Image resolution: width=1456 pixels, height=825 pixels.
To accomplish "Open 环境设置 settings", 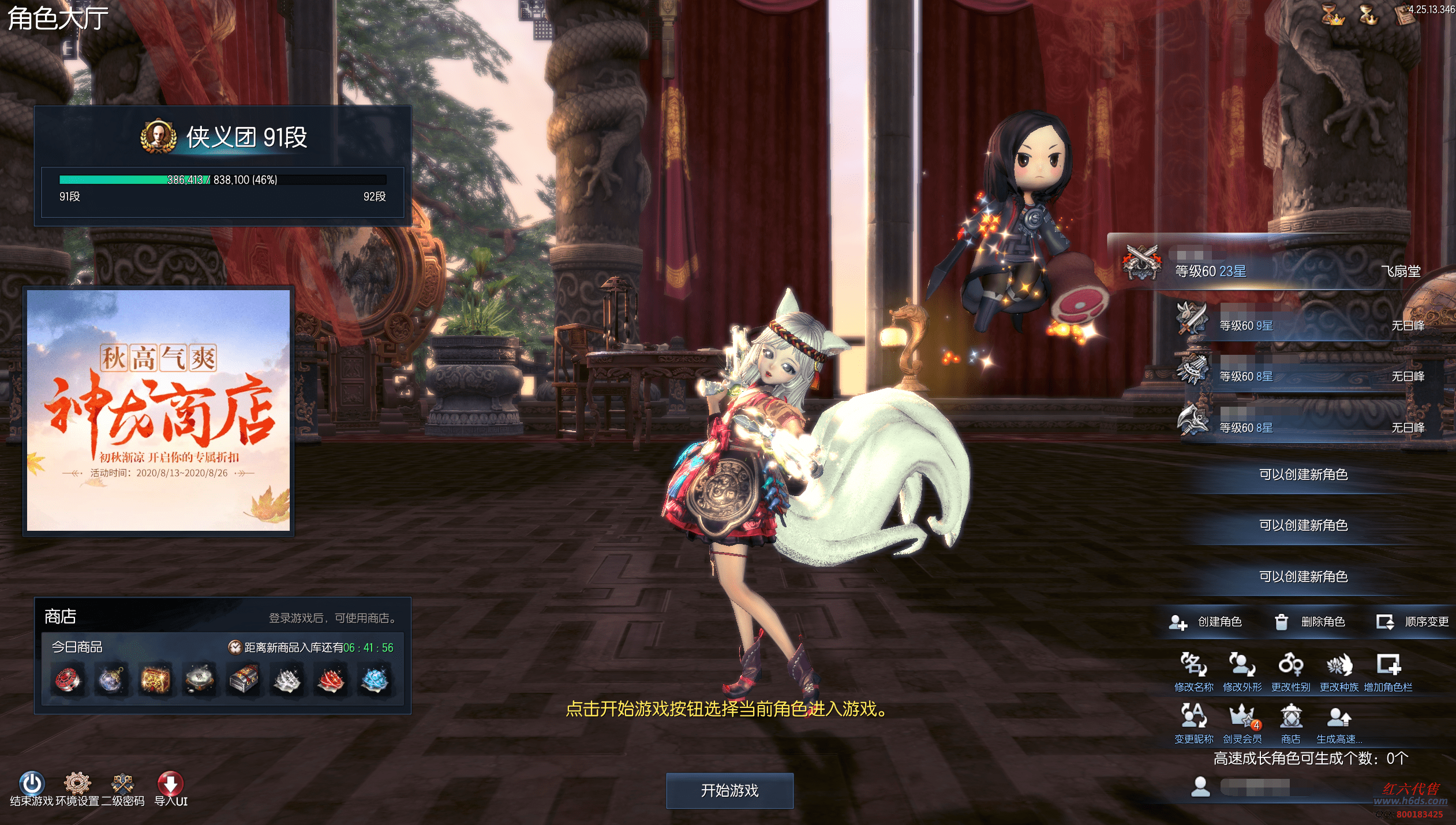I will [77, 783].
